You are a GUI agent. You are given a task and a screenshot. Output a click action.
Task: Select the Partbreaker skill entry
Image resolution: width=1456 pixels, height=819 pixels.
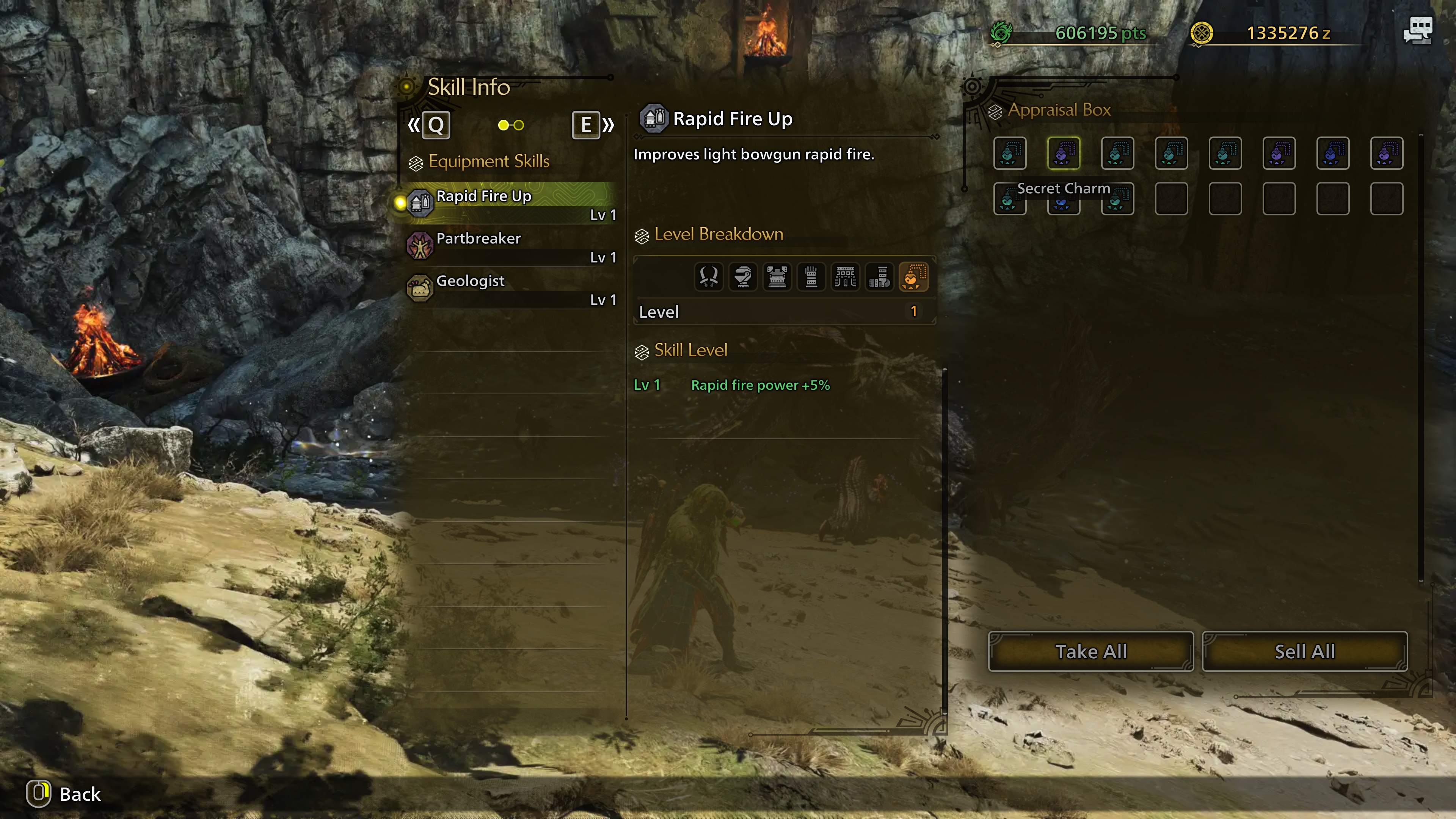[x=509, y=245]
